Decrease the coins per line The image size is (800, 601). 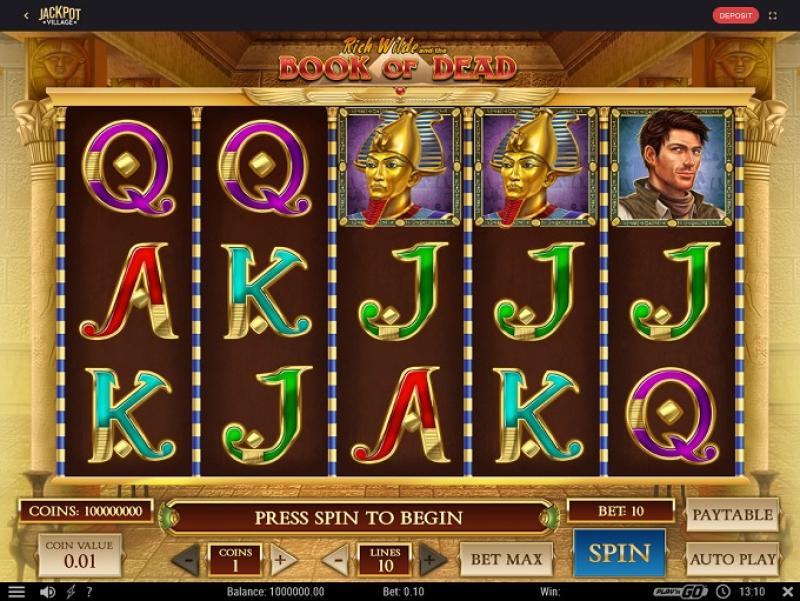point(189,559)
